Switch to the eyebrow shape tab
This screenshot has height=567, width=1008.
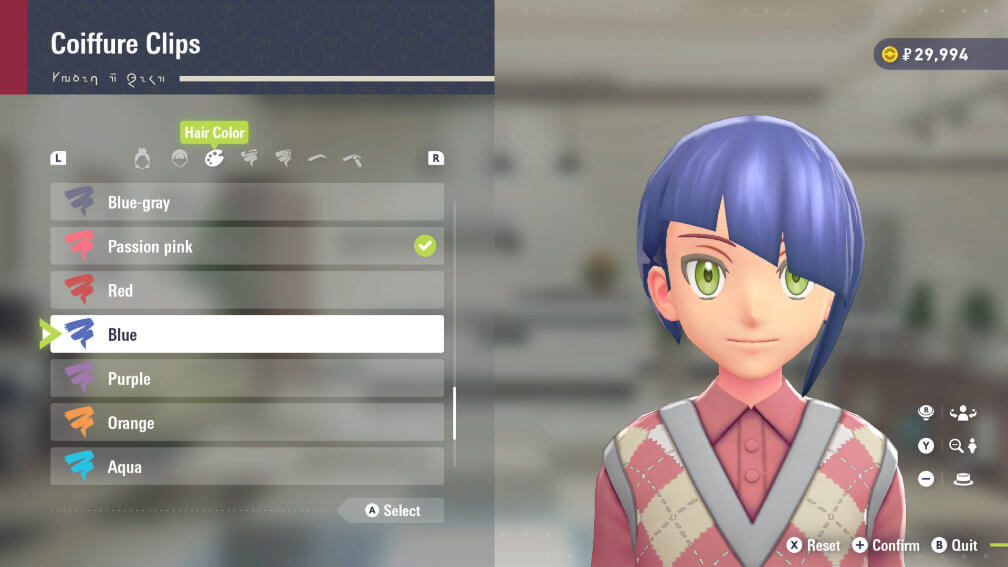click(x=317, y=158)
